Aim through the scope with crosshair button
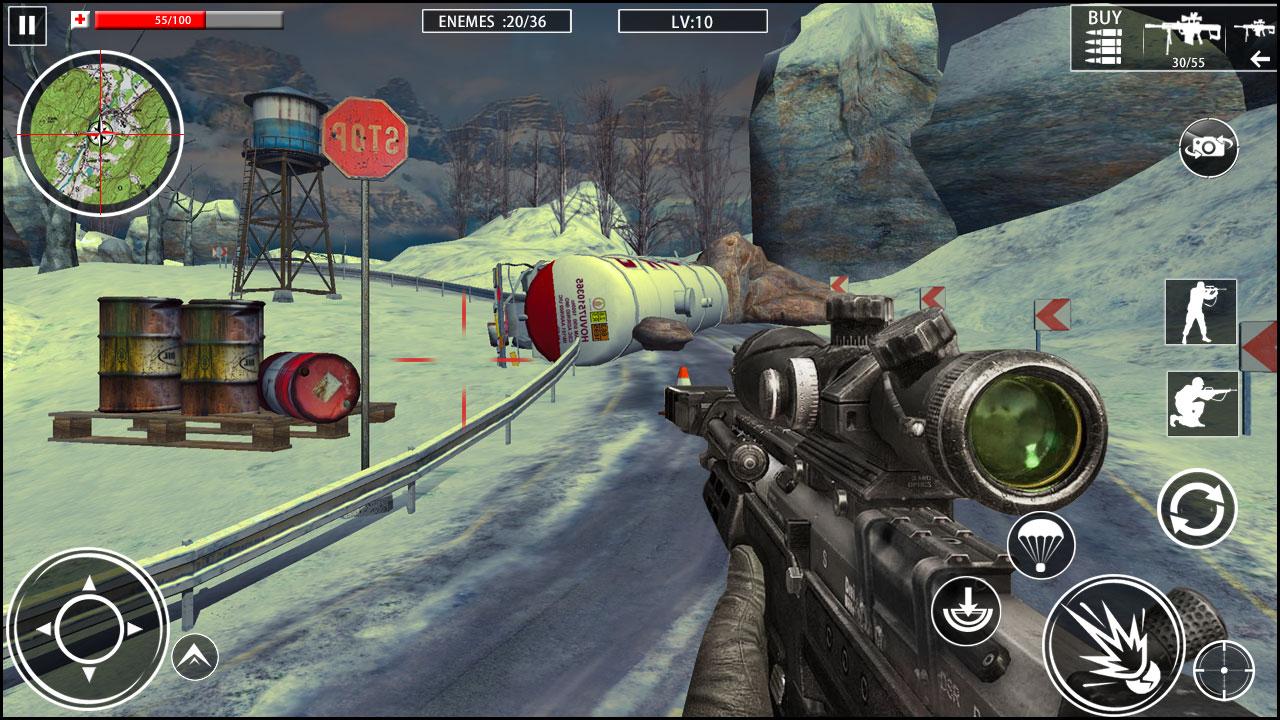Viewport: 1280px width, 720px height. (1223, 669)
